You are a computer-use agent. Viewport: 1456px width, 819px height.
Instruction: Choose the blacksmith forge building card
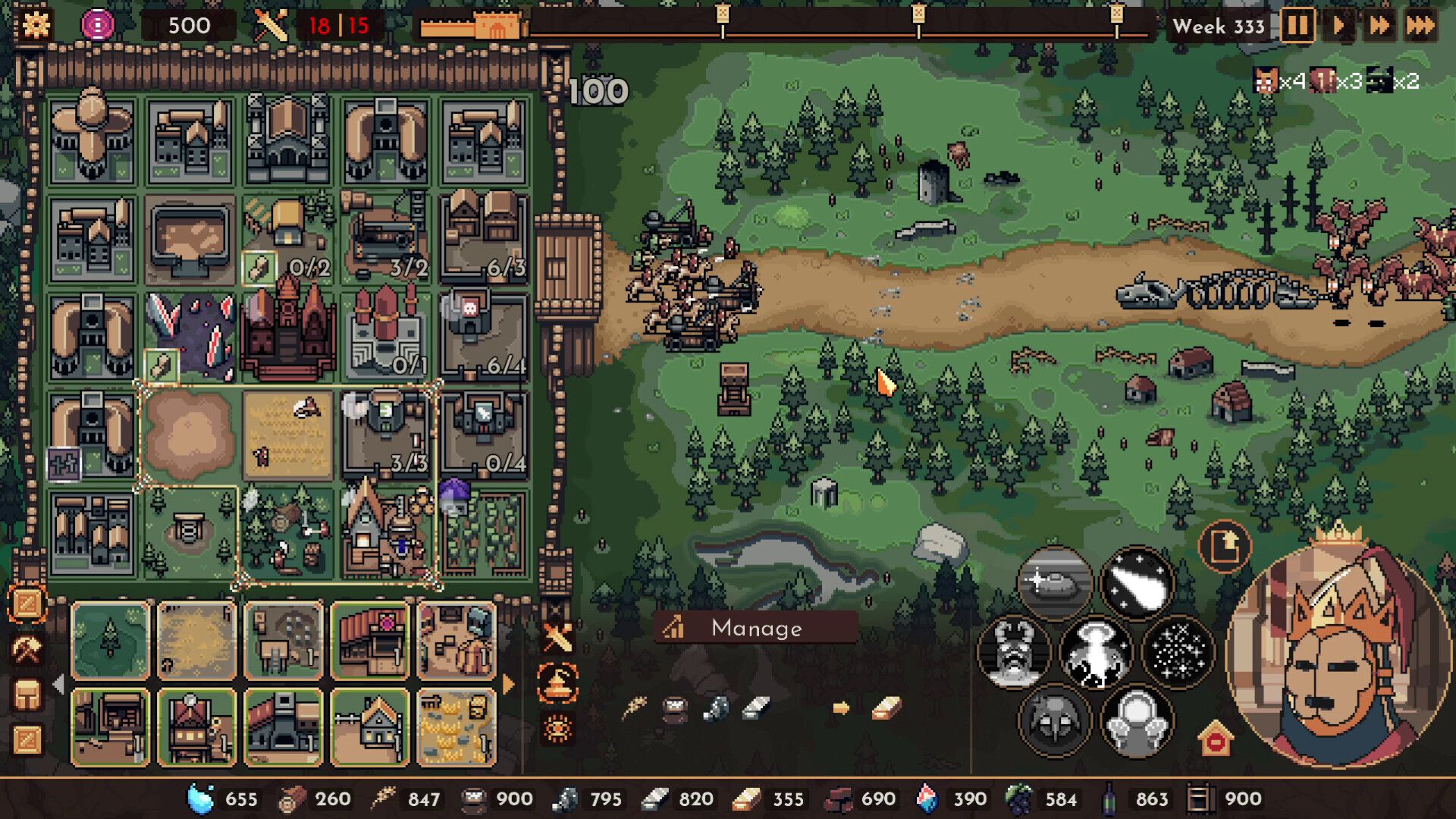(x=283, y=727)
